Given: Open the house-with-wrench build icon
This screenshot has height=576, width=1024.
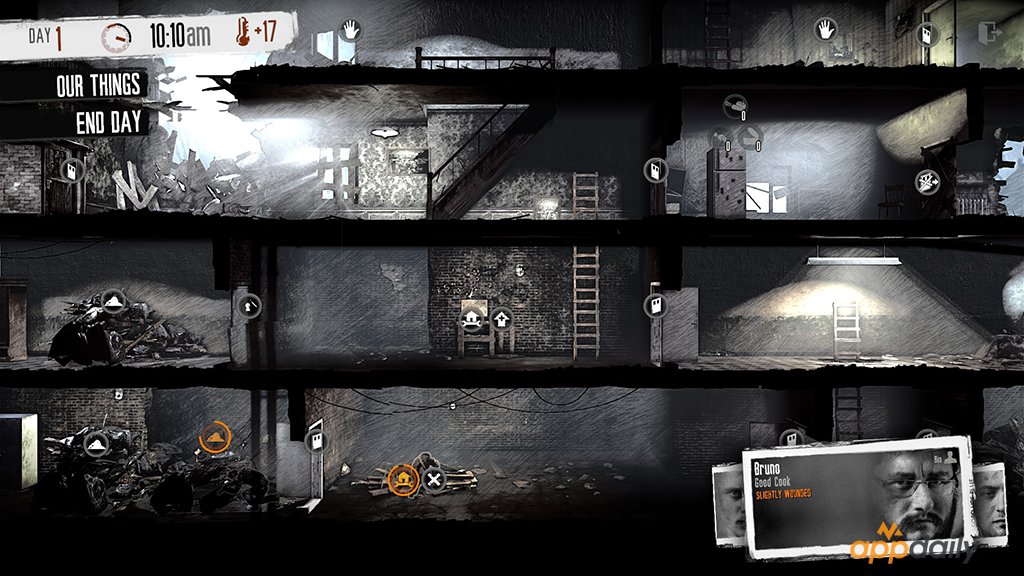Looking at the screenshot, I should click(x=471, y=319).
